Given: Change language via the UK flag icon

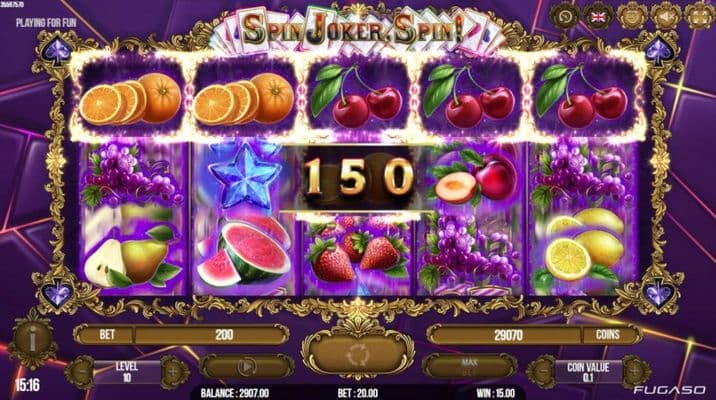Looking at the screenshot, I should pos(600,16).
